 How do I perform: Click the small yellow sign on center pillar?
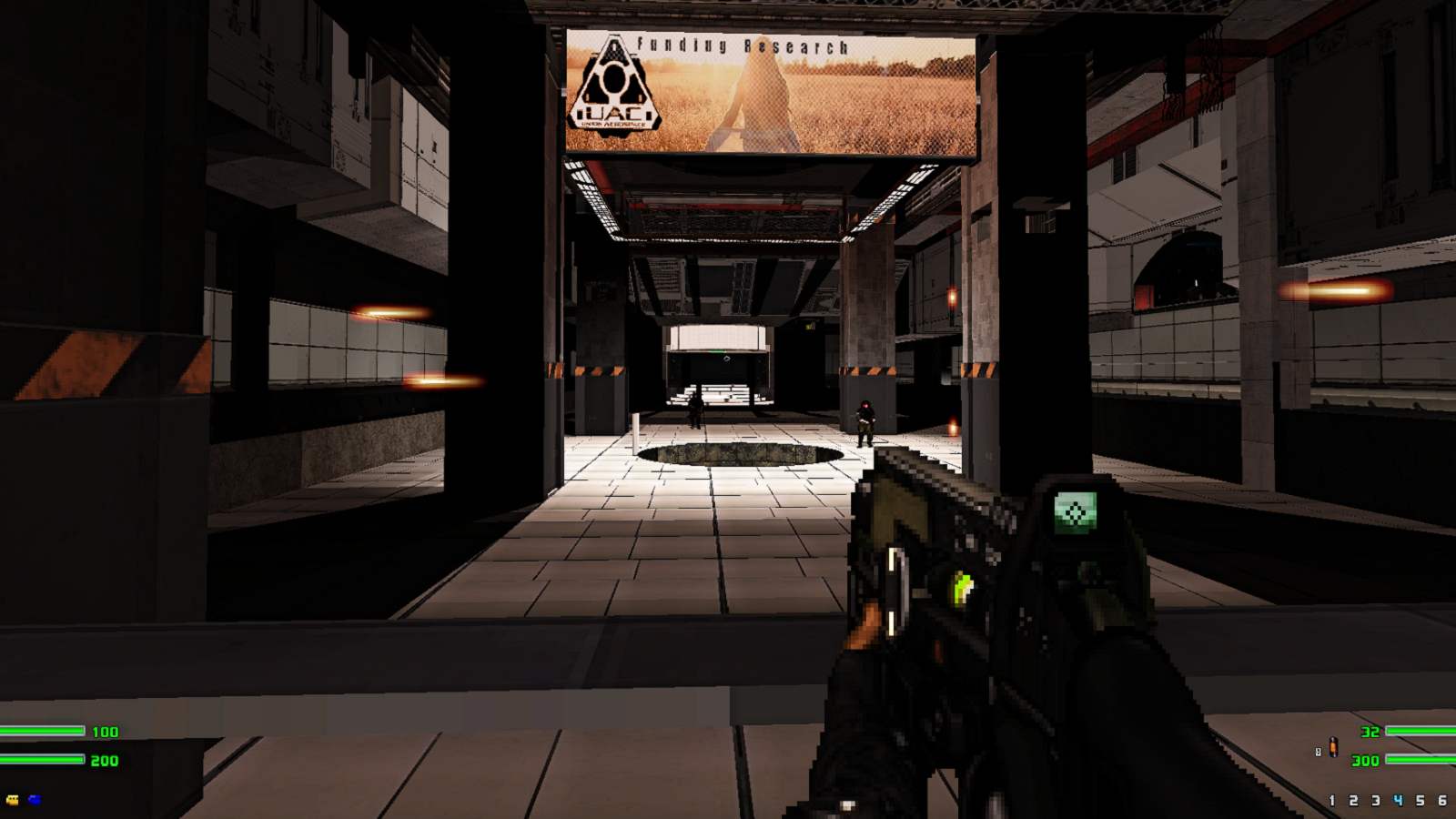[x=808, y=326]
